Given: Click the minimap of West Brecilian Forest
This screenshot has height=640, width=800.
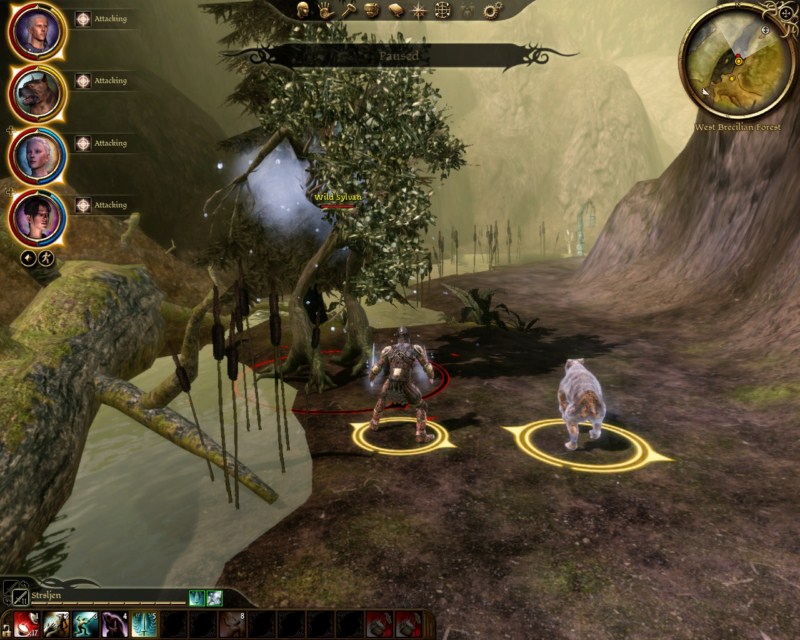Looking at the screenshot, I should coord(737,60).
